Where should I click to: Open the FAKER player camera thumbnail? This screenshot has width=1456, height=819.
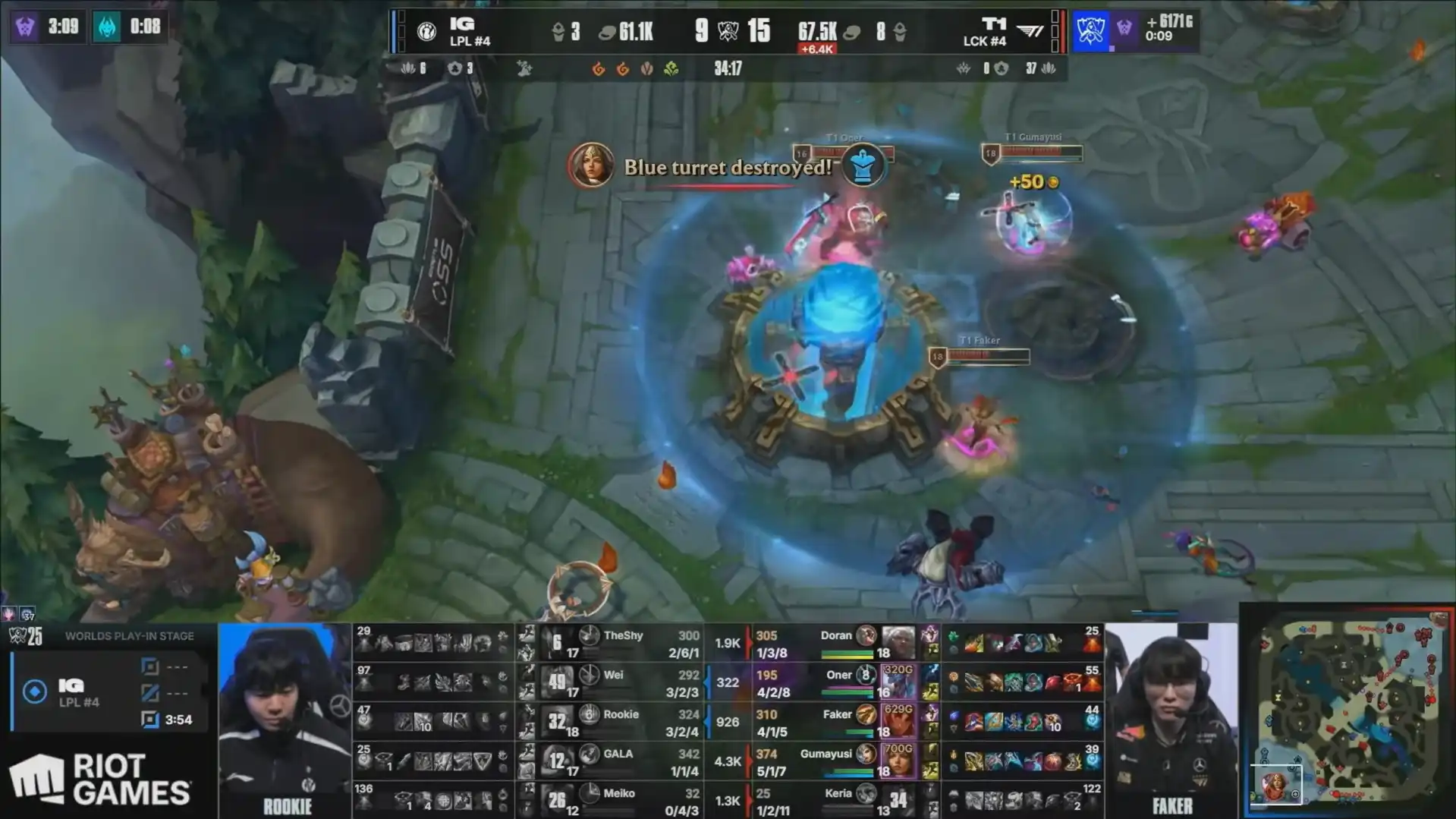(1171, 713)
